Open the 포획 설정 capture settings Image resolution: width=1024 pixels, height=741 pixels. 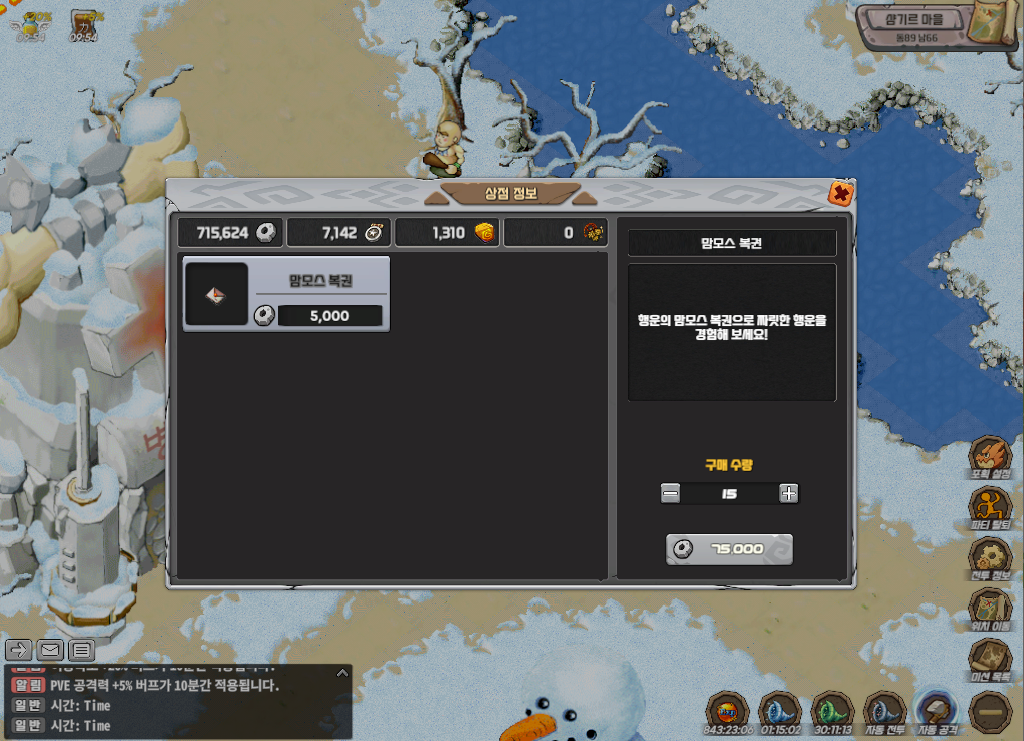(x=990, y=457)
